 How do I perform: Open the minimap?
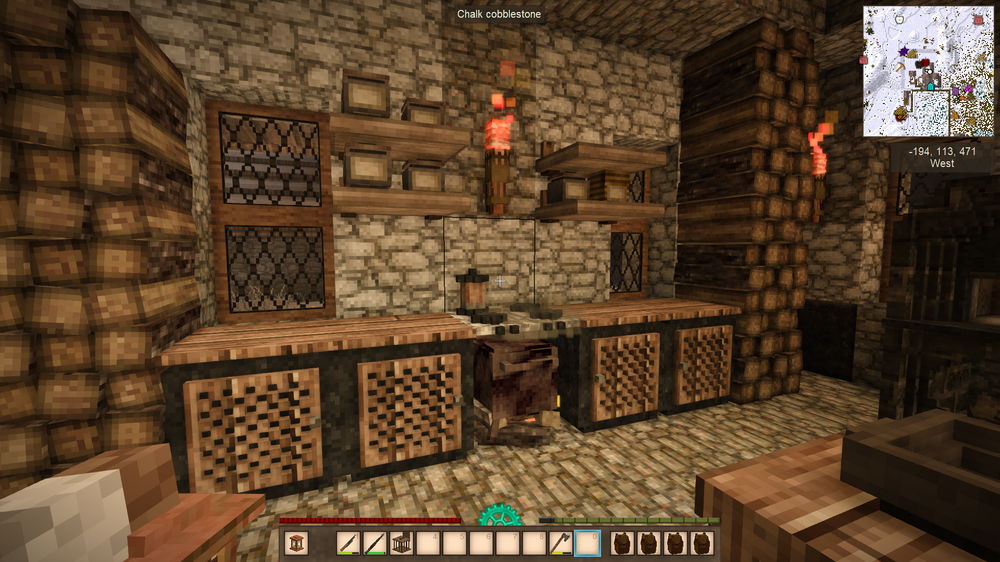tap(929, 71)
